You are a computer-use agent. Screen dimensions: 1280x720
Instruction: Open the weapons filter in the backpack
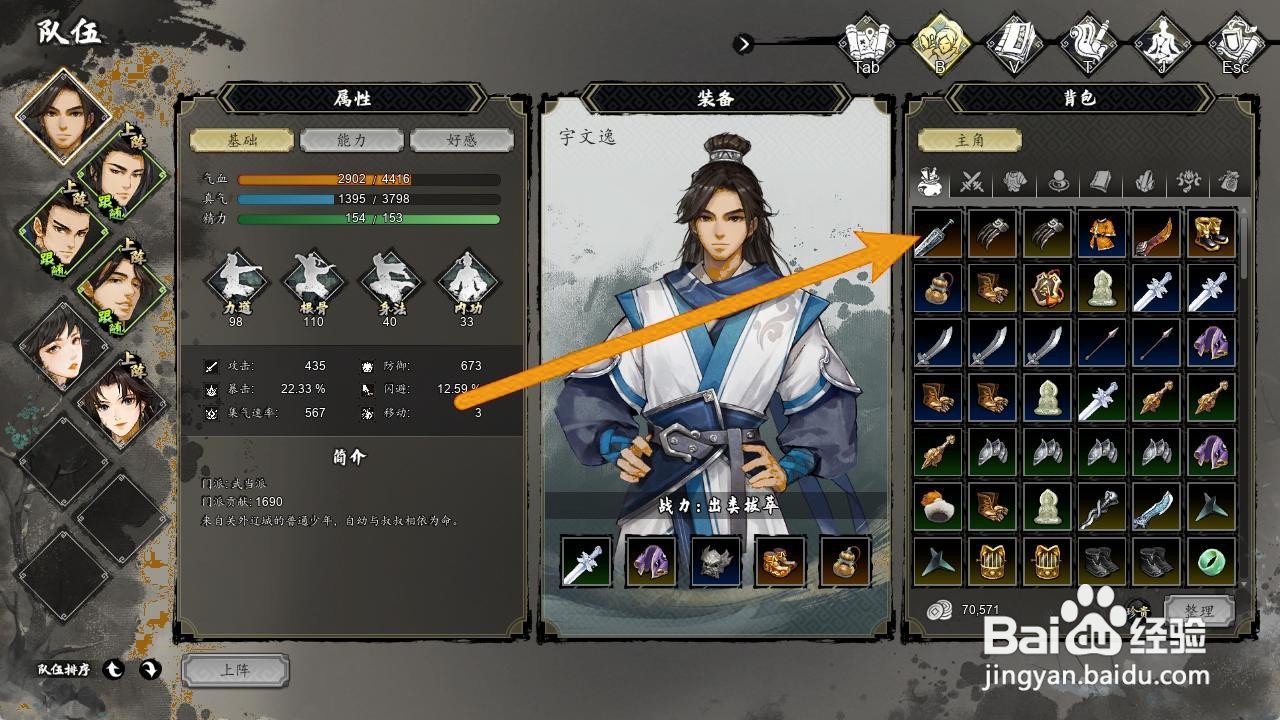point(970,183)
